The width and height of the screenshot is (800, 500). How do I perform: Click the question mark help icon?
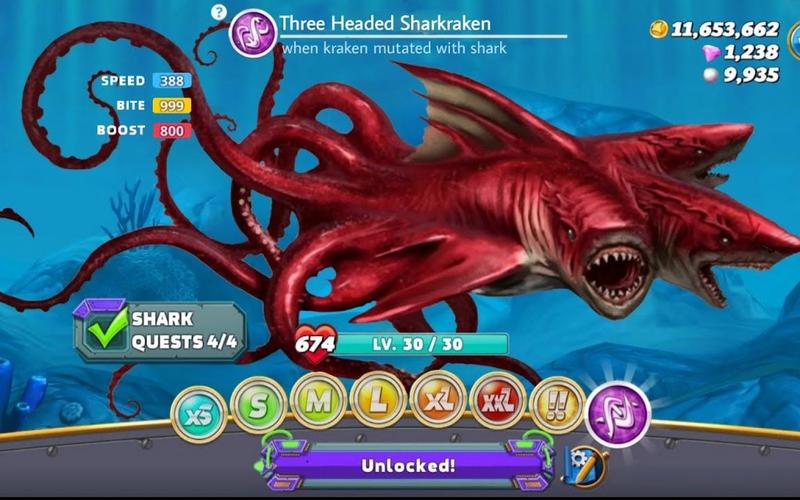click(x=219, y=12)
